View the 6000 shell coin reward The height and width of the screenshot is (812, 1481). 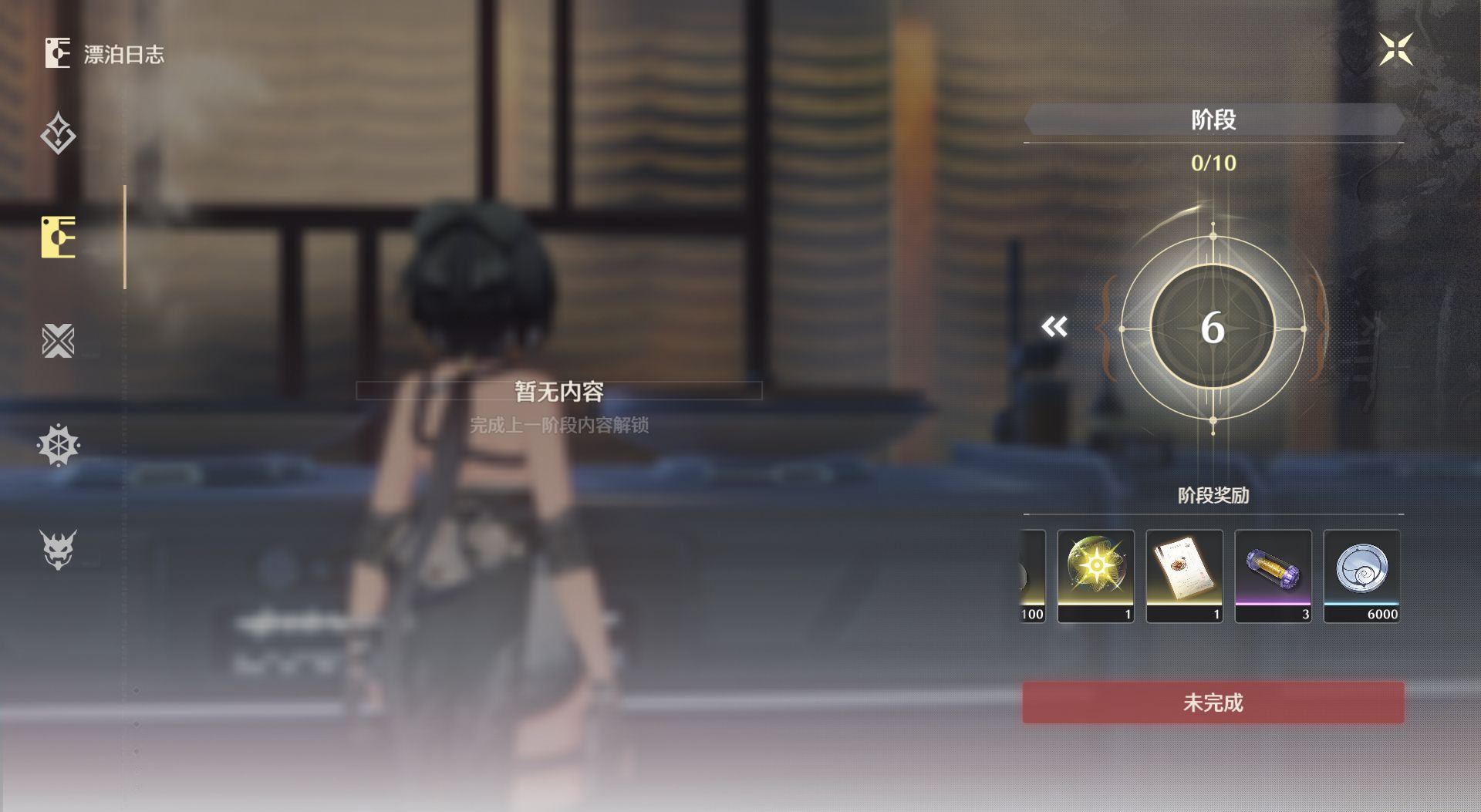click(1361, 575)
